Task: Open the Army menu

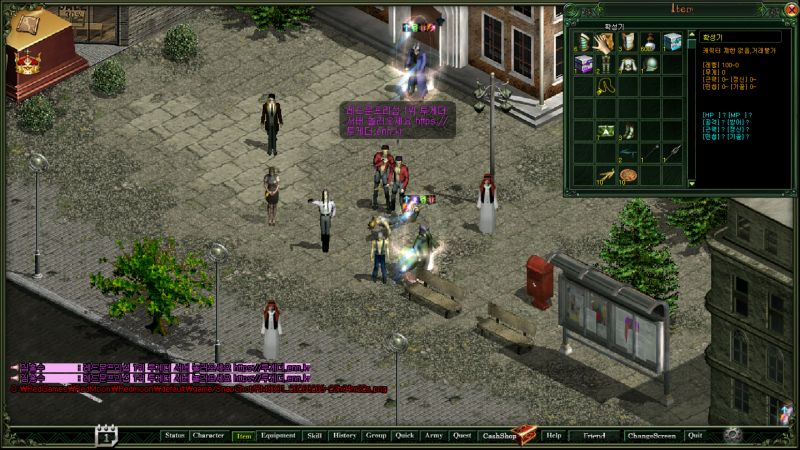Action: tap(433, 436)
